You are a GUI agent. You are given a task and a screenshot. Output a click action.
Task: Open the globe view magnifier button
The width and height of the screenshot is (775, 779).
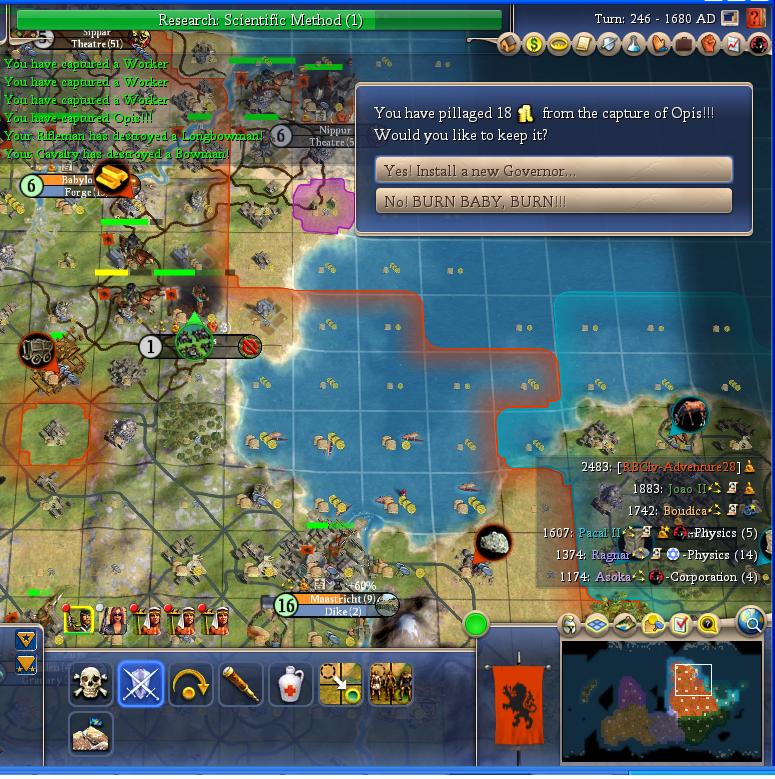coord(751,623)
